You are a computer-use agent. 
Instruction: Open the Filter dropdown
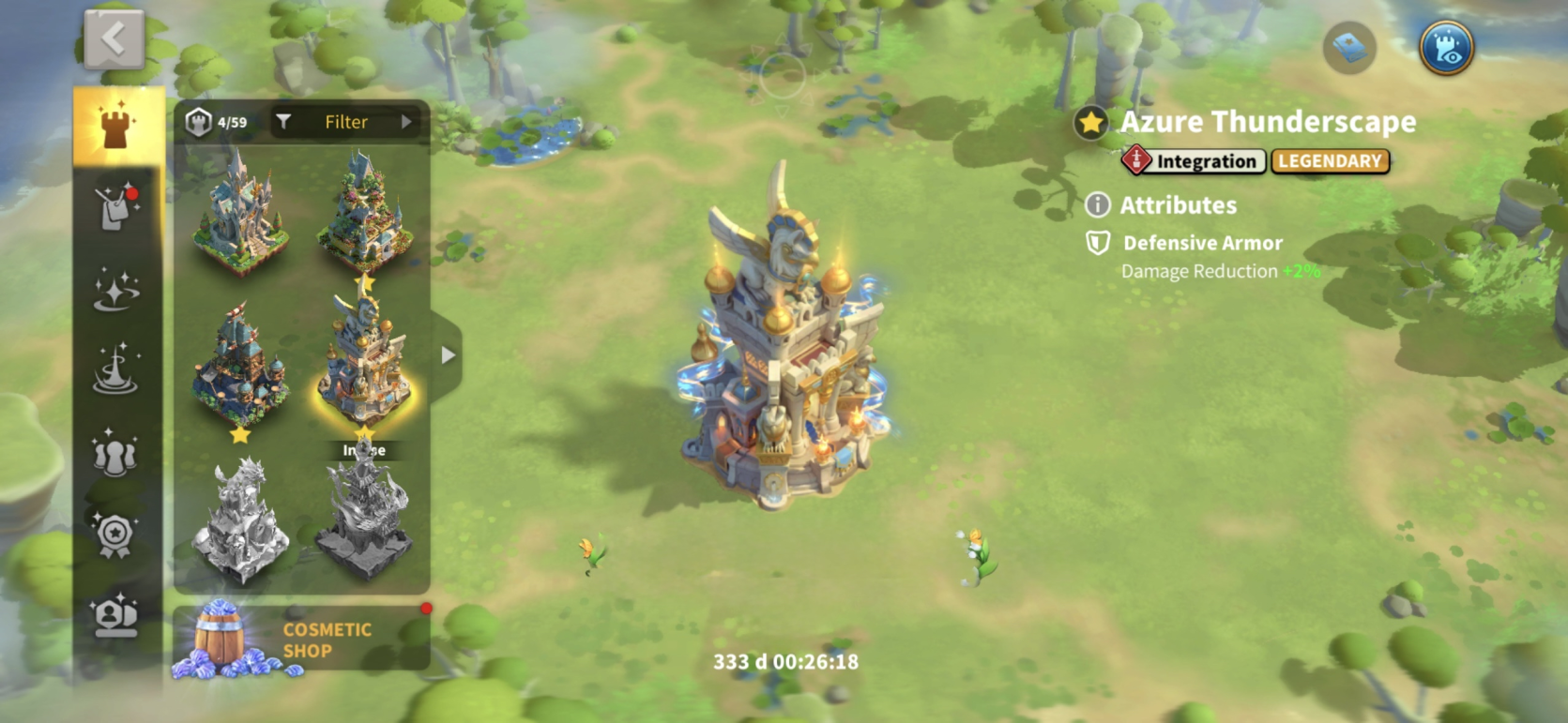point(347,122)
